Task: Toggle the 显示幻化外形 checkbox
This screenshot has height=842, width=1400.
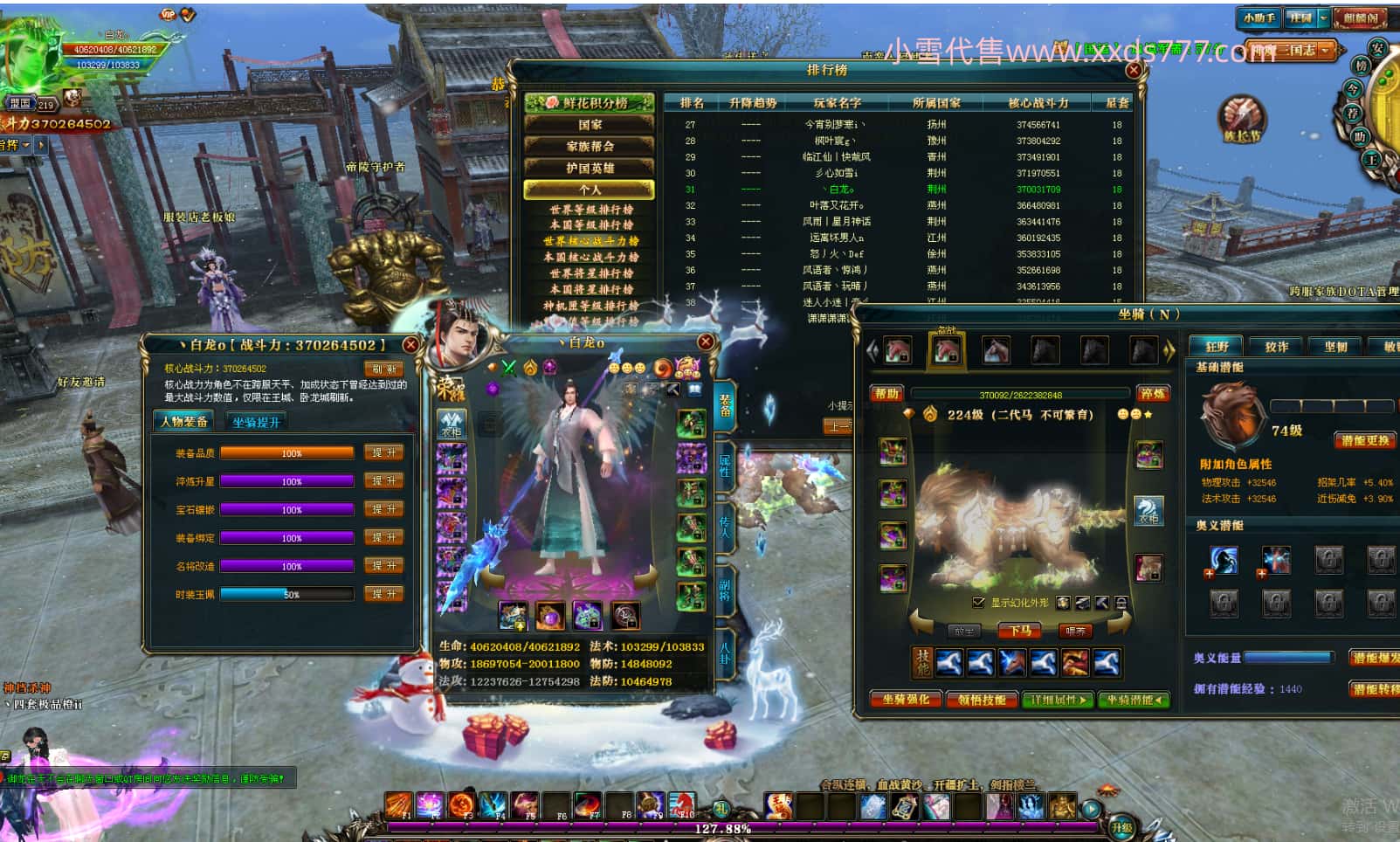Action: [979, 603]
